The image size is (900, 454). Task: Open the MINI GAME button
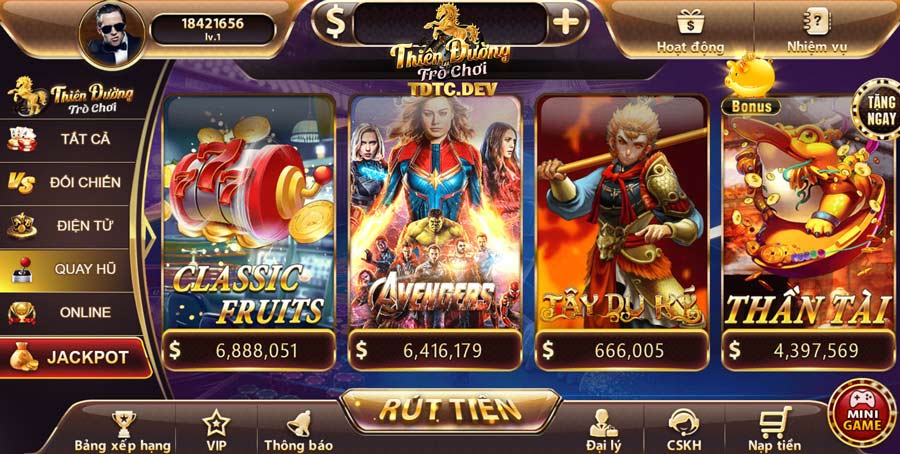tap(861, 414)
